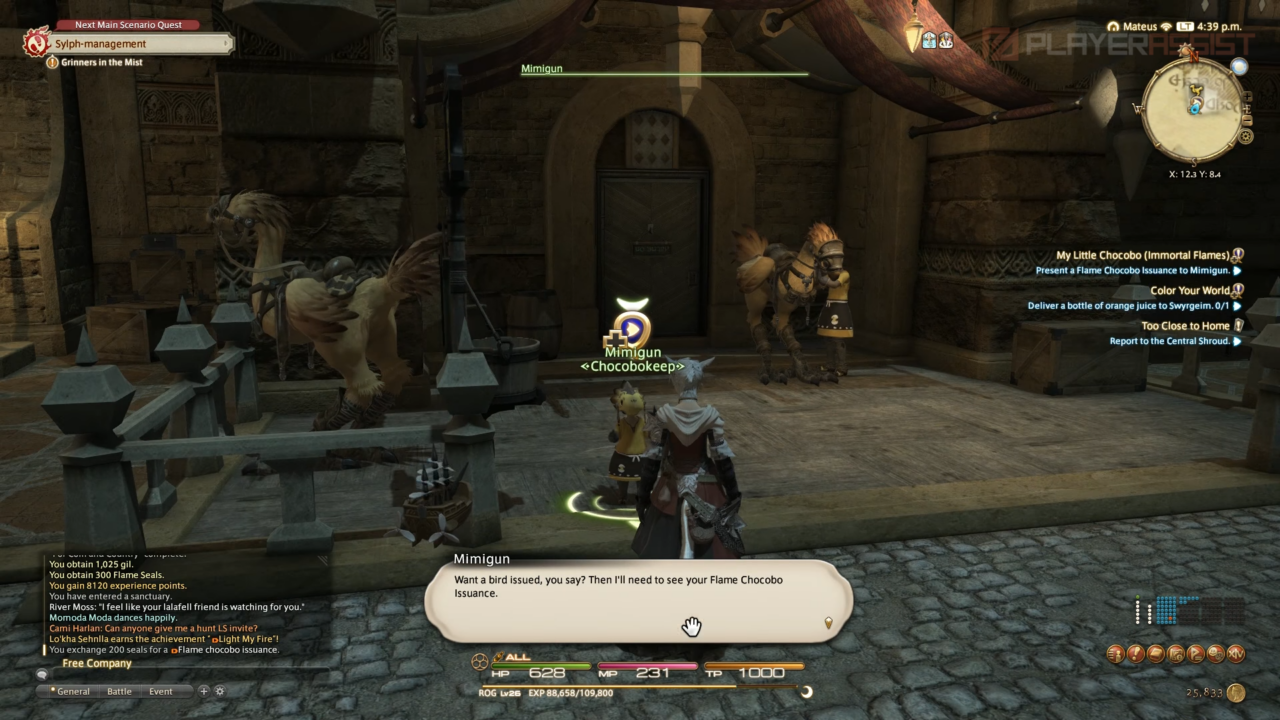Open the Inventory pouch icon
Screen dimensions: 1280x720
[x=1157, y=654]
